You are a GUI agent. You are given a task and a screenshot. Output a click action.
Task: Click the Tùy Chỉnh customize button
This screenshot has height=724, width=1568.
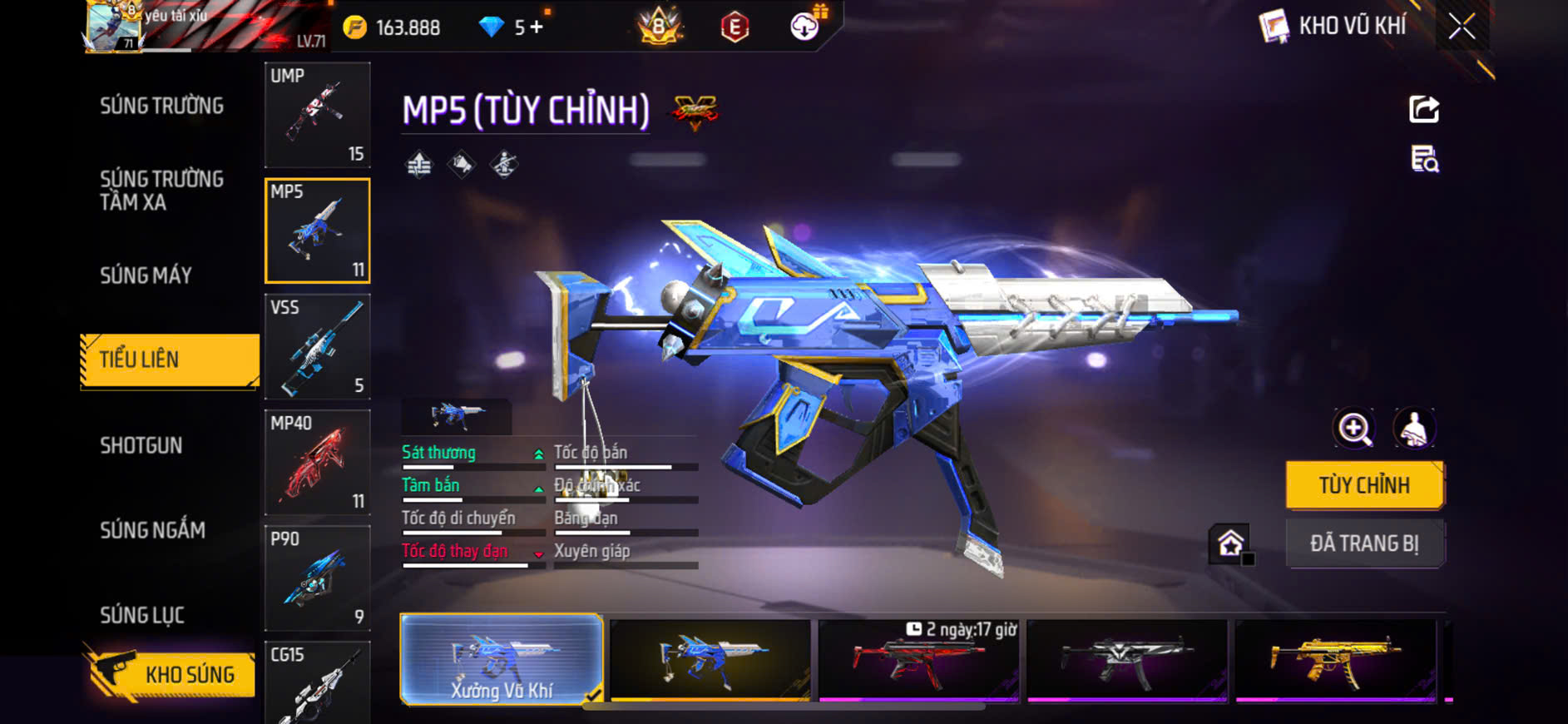tap(1364, 485)
